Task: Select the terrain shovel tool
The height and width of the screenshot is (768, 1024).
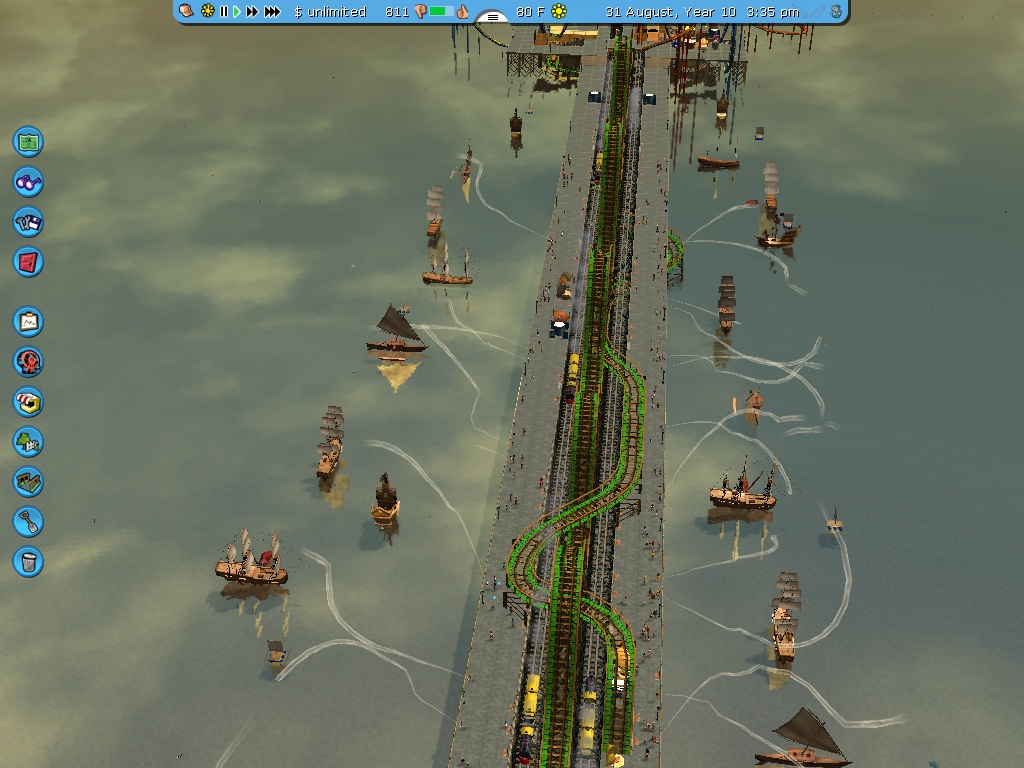Action: click(28, 521)
